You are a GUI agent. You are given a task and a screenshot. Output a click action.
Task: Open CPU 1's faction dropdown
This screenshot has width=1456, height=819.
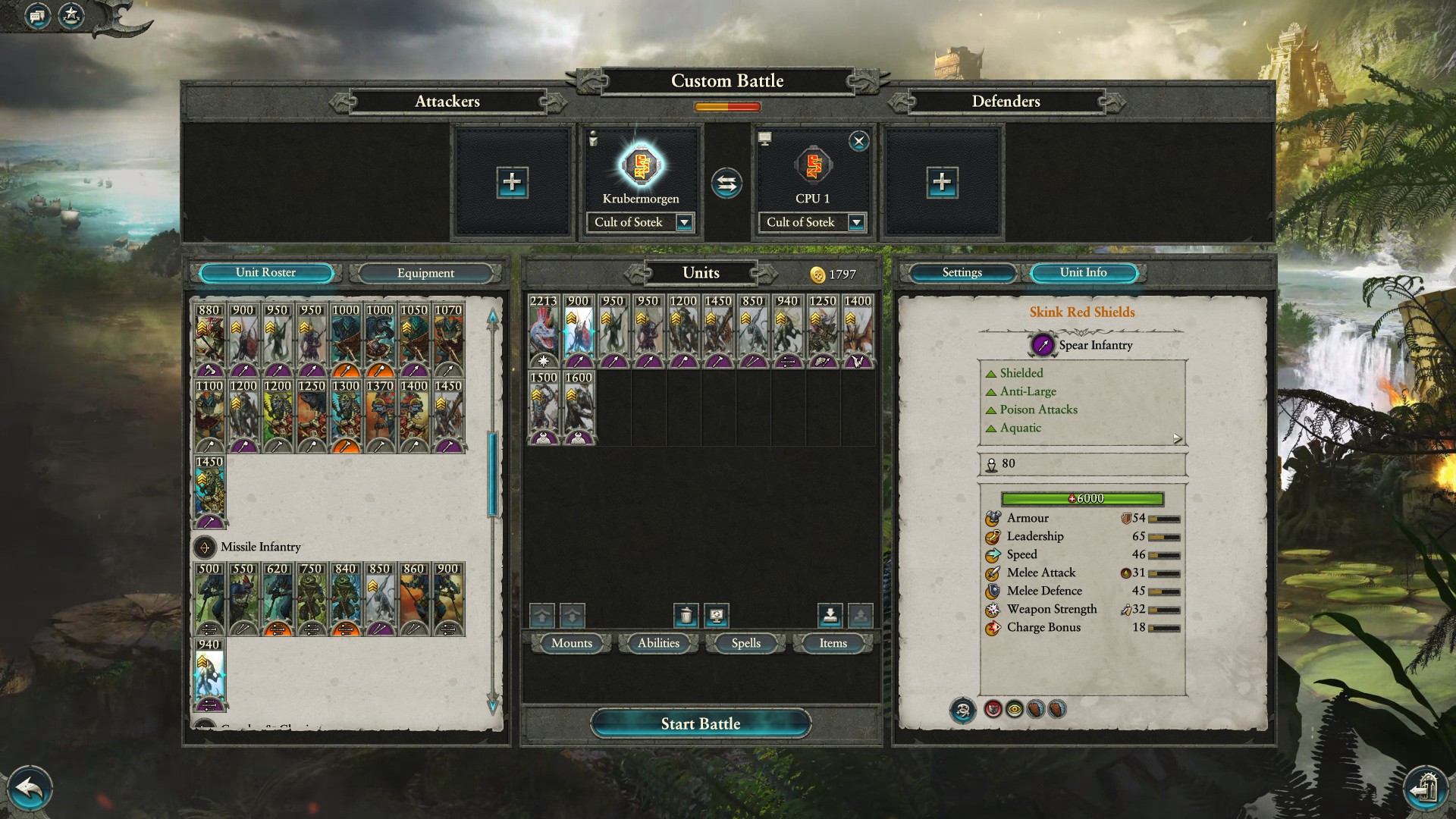tap(856, 222)
